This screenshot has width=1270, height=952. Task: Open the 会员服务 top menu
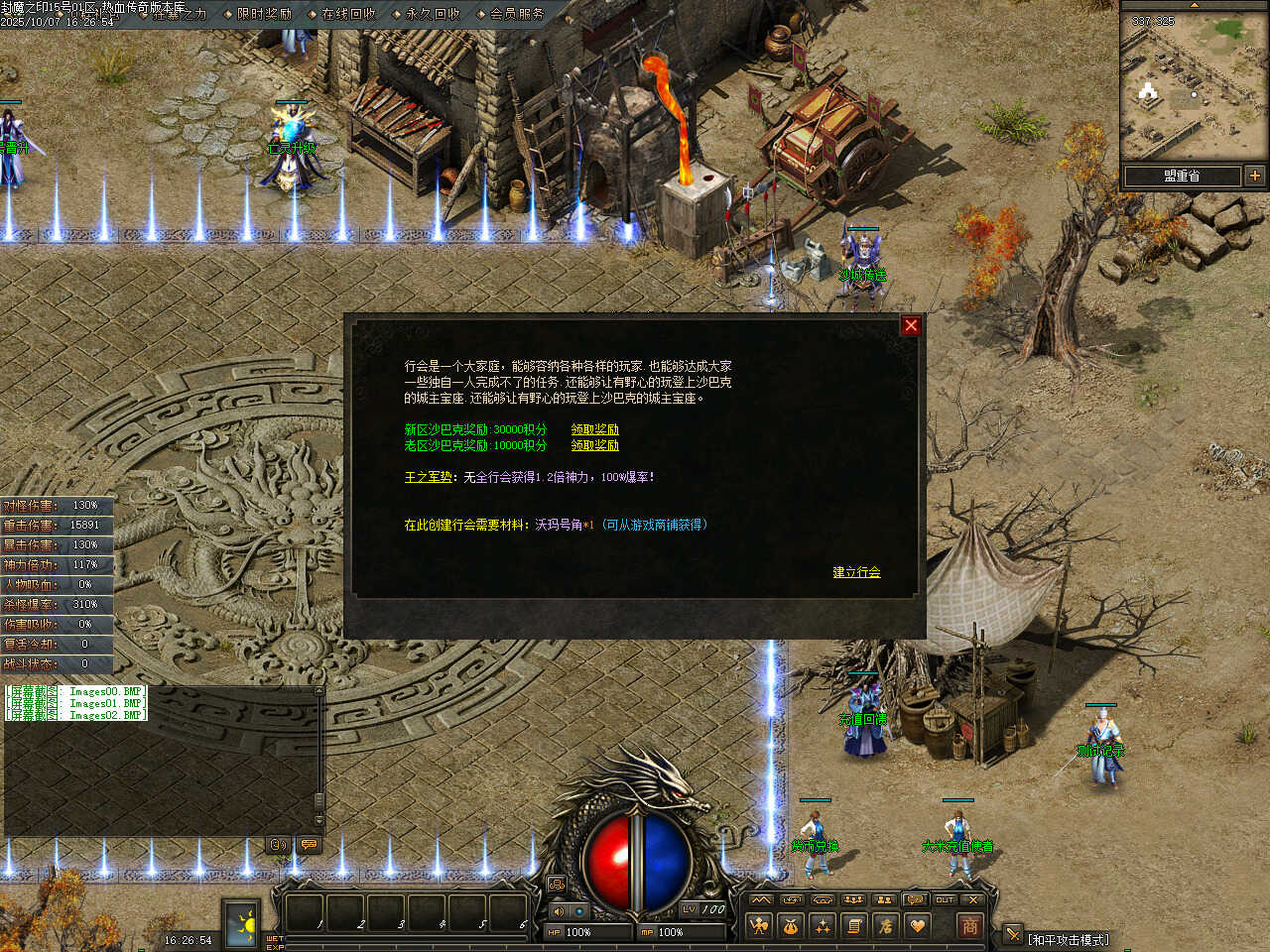click(x=517, y=14)
